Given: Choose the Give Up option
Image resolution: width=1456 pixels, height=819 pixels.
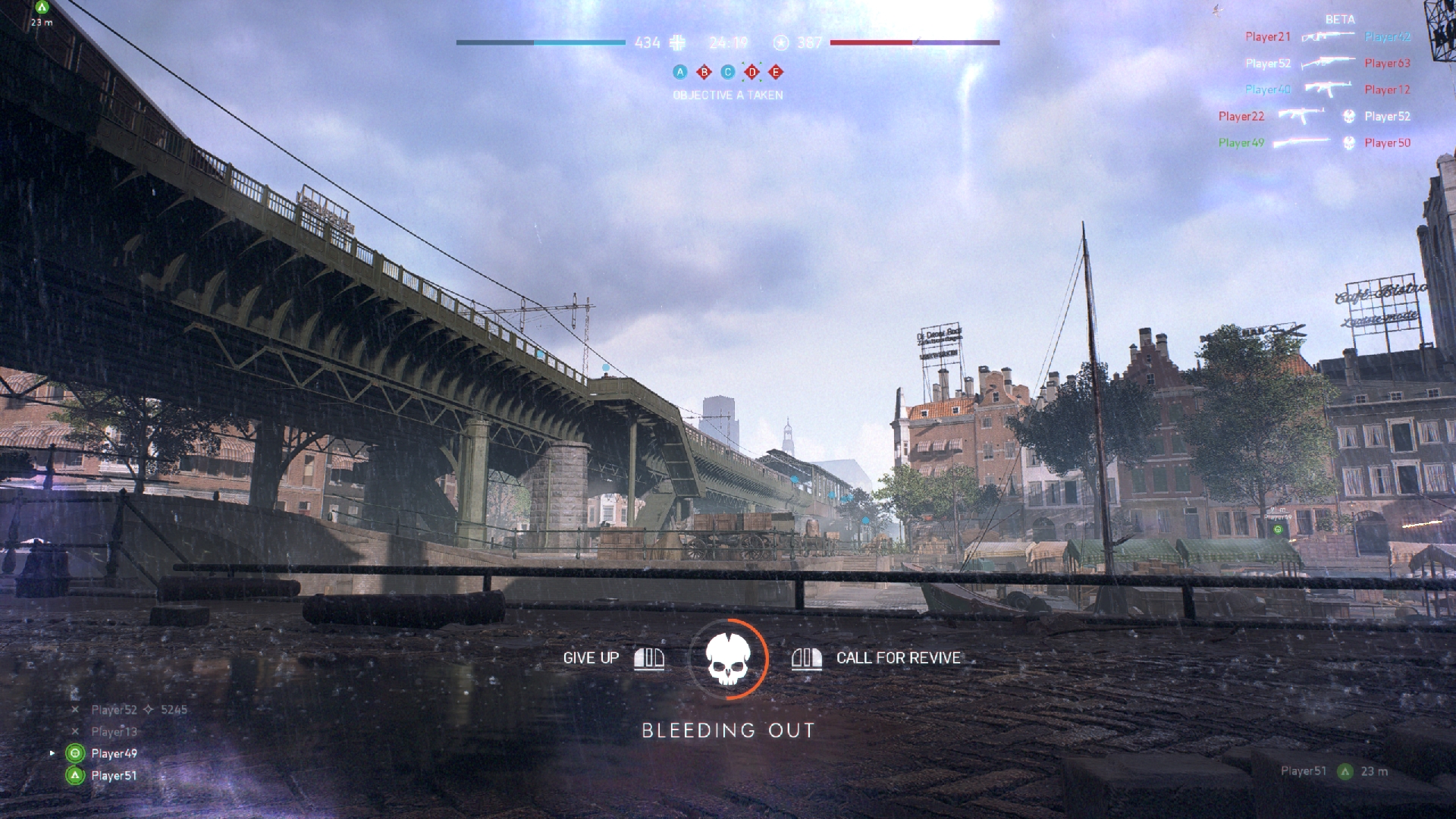Looking at the screenshot, I should (591, 658).
